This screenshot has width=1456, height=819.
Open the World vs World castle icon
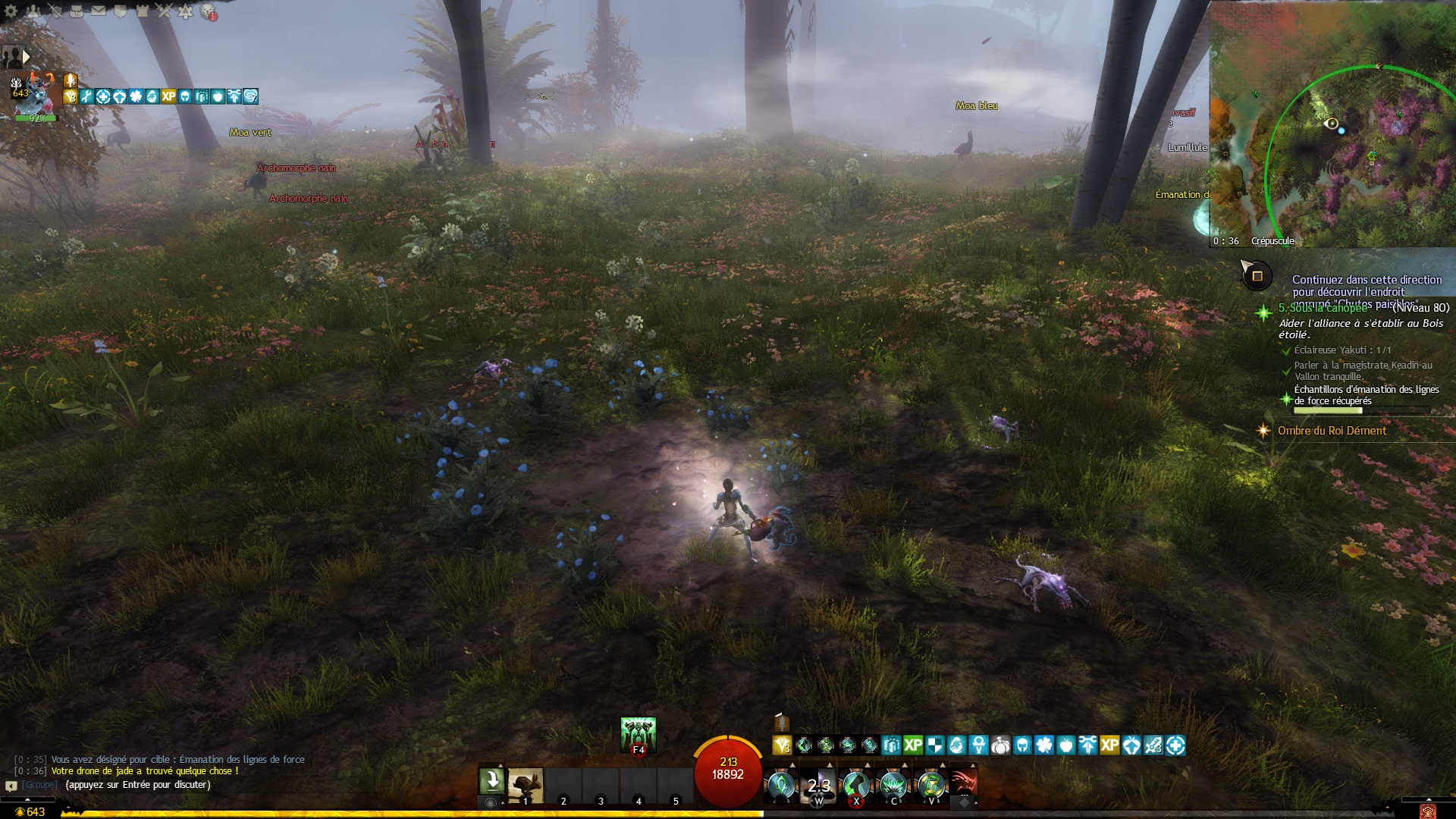coord(142,11)
